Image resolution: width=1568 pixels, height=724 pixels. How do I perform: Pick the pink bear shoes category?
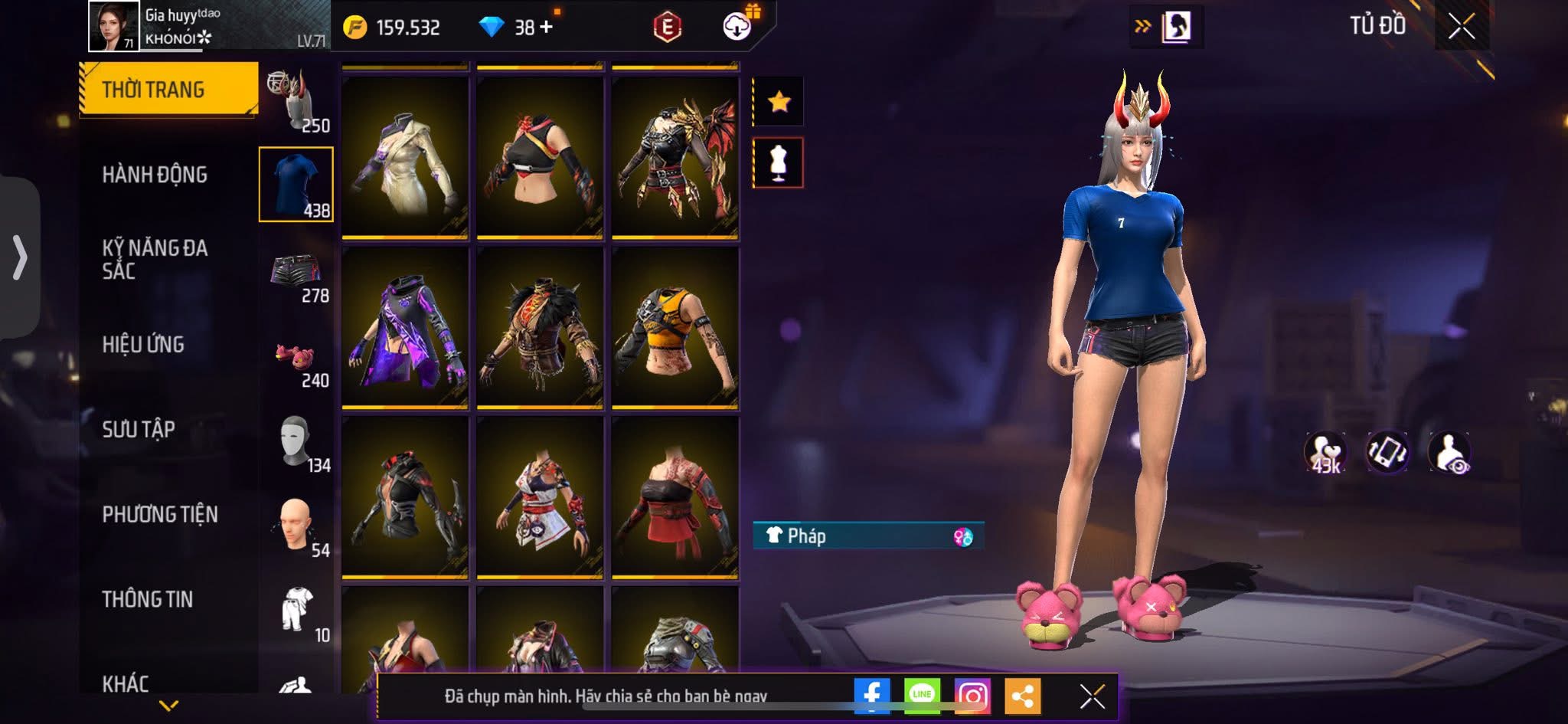coord(296,359)
